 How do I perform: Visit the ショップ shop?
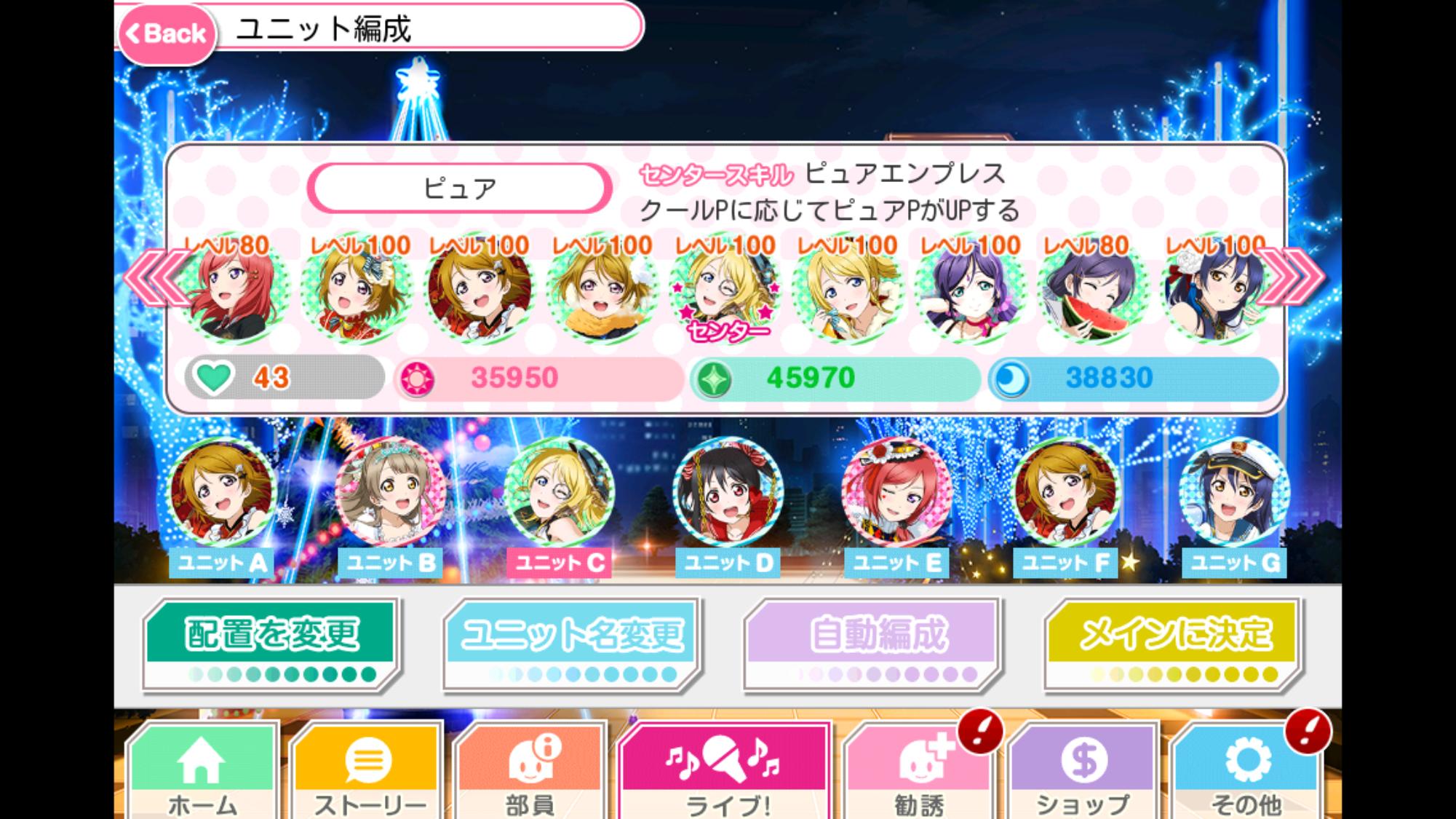coord(1083,773)
